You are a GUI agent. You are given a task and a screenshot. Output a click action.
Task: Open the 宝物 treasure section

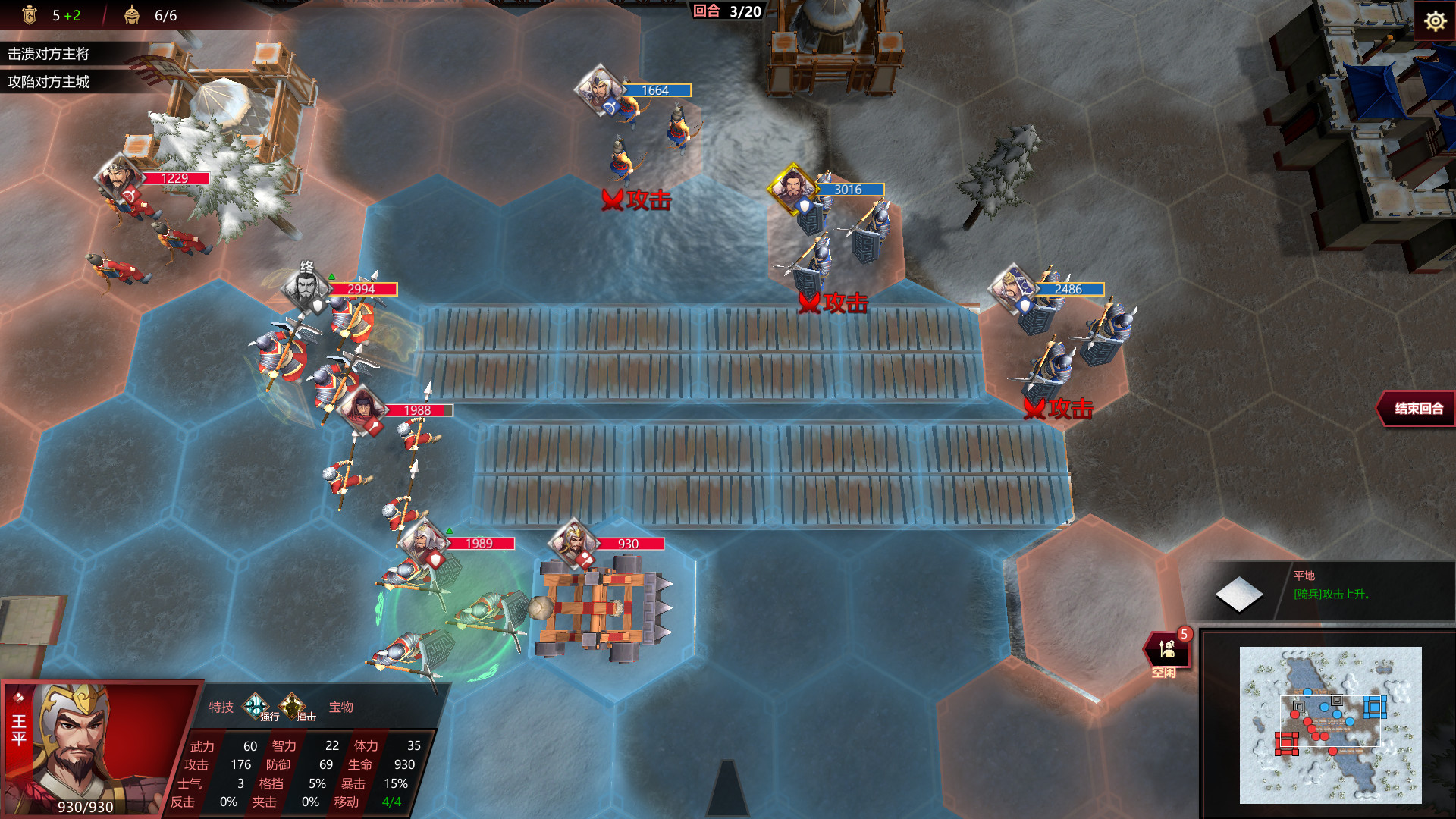pyautogui.click(x=341, y=708)
